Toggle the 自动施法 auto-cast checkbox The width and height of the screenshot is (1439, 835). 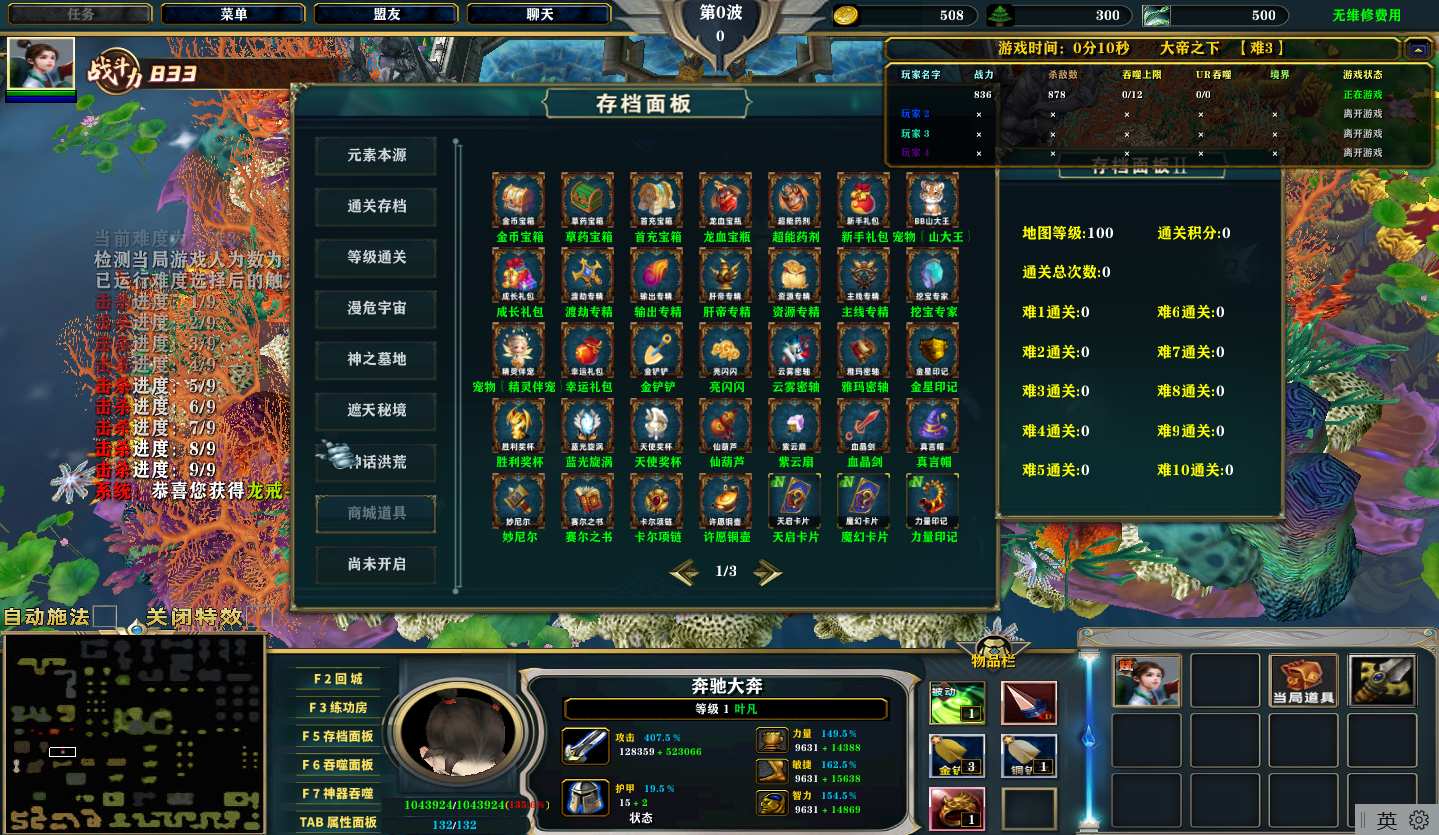coord(105,617)
